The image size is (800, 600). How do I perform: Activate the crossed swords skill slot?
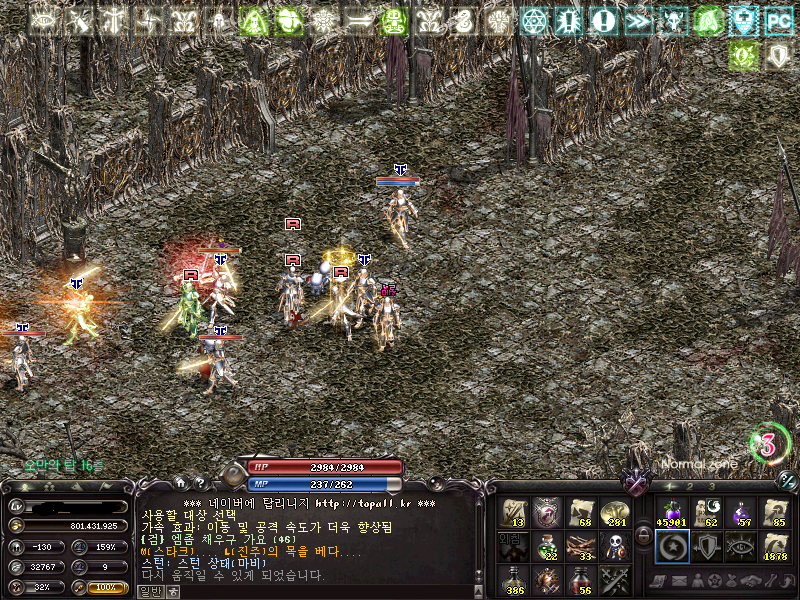click(x=615, y=579)
